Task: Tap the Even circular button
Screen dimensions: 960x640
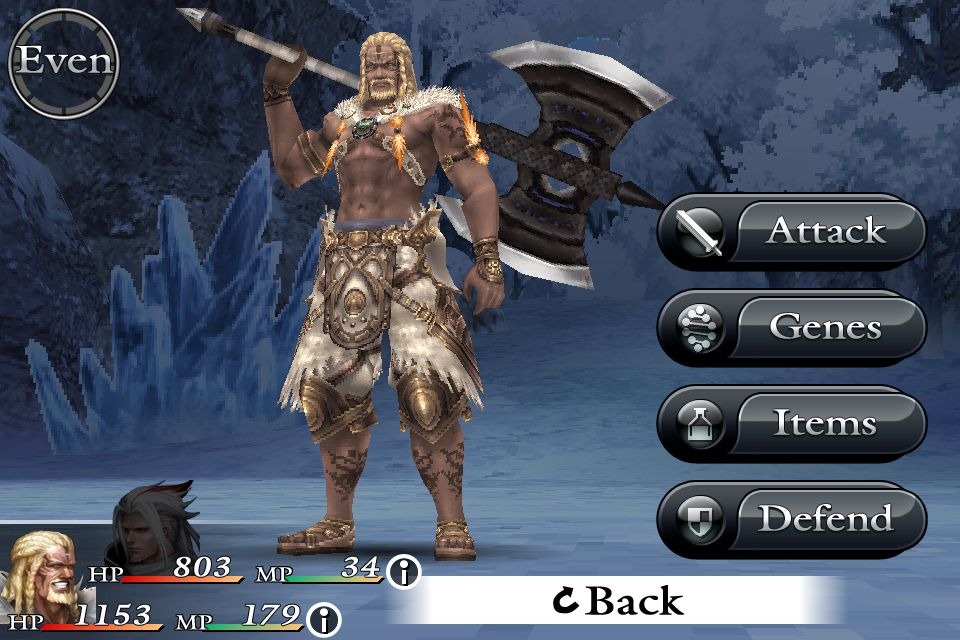Action: 63,62
